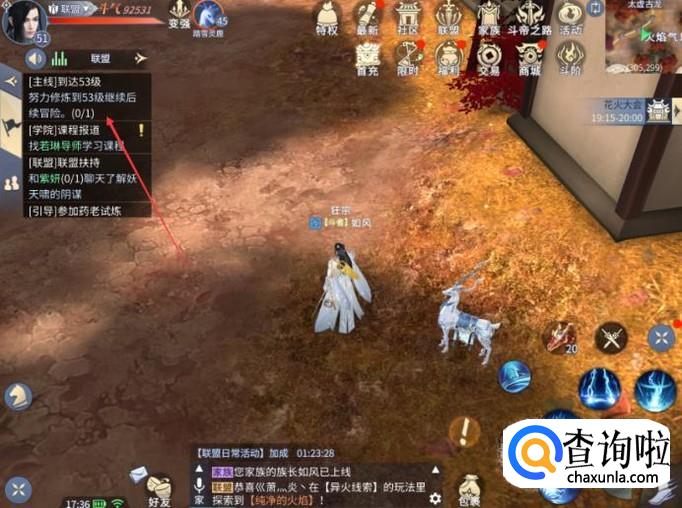Open the 变强 power-up menu
Screen dimensions: 682x508
click(178, 15)
